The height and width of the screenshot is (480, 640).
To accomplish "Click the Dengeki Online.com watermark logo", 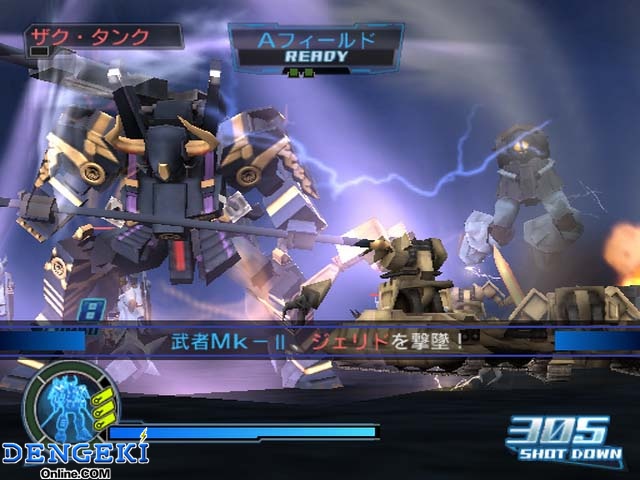I will point(74,456).
